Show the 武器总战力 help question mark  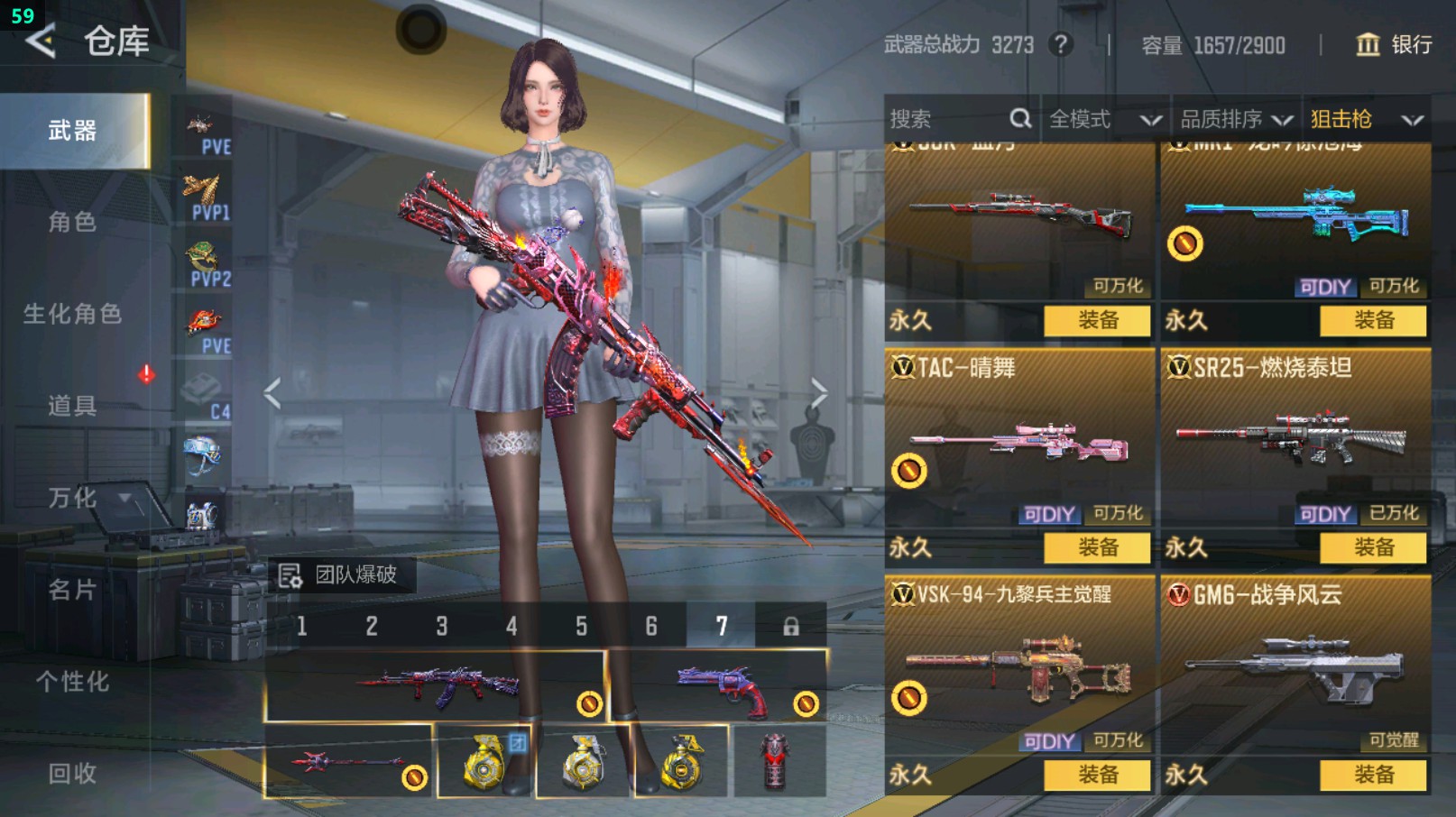1062,44
